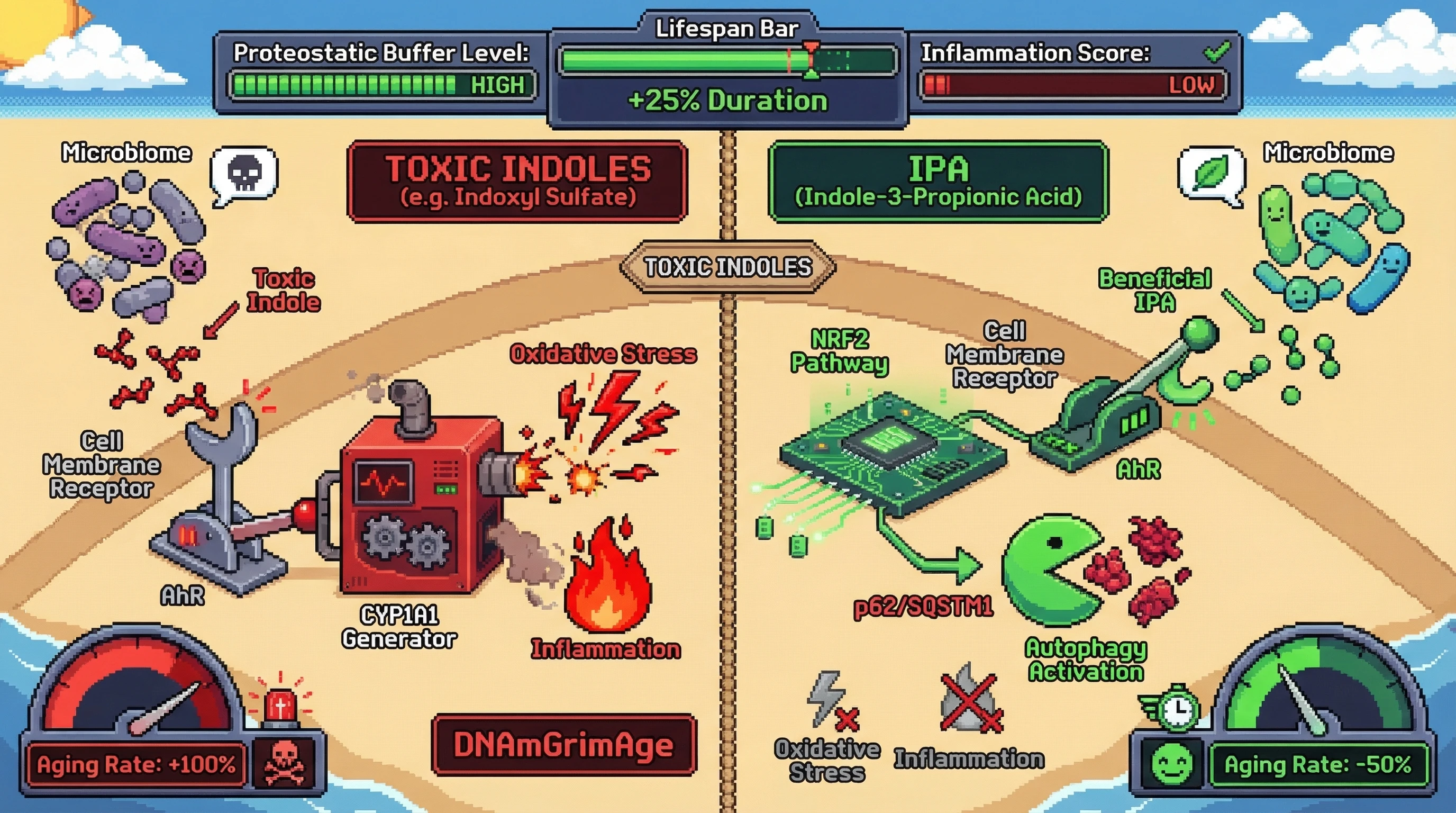Click the green smiley face icon
Image resolution: width=1456 pixels, height=813 pixels.
pos(1172,763)
